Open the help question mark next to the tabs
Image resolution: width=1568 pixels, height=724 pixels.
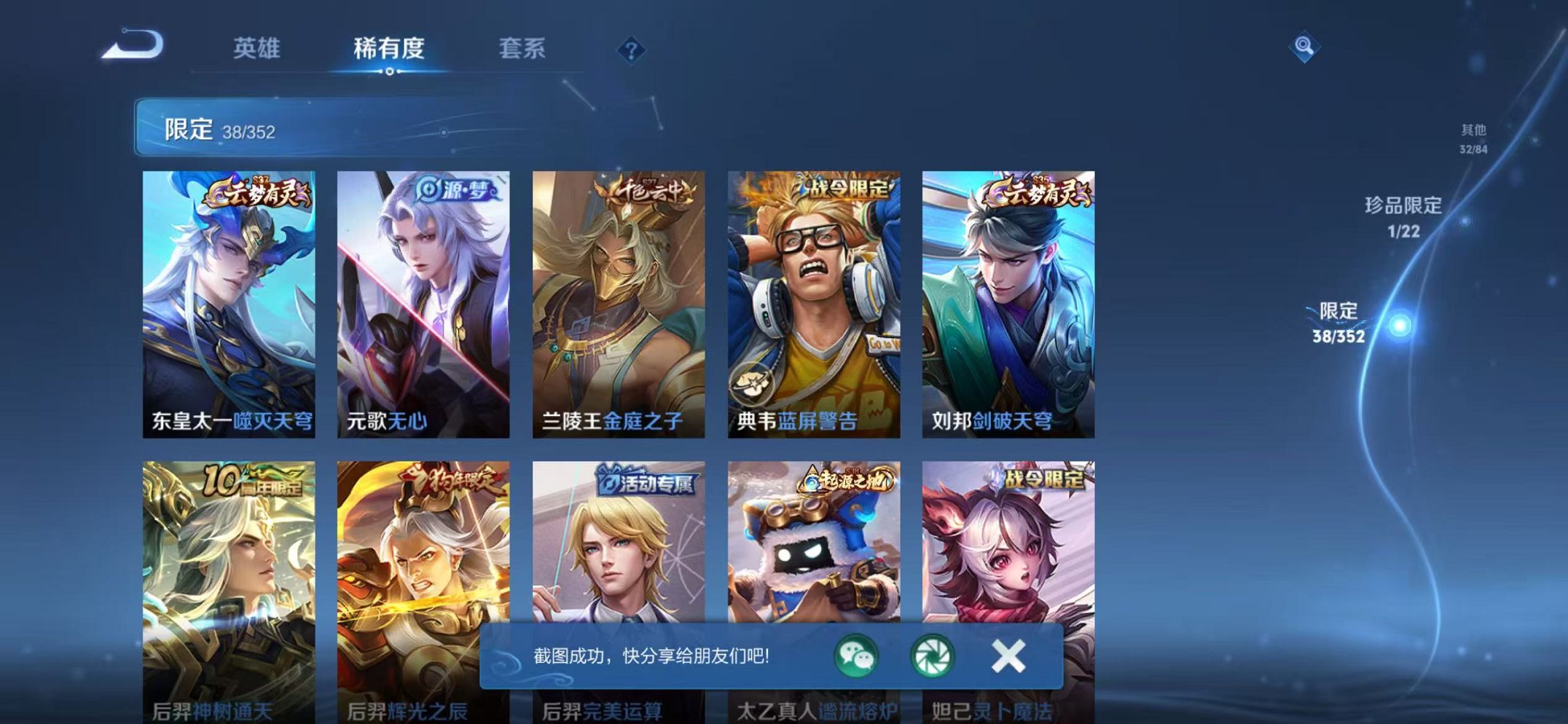632,50
